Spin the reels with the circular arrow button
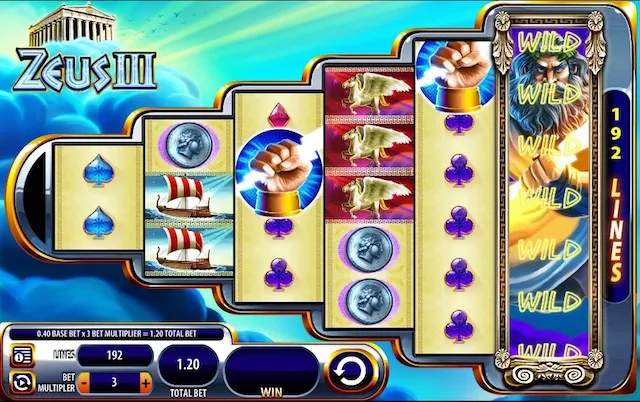 [346, 372]
